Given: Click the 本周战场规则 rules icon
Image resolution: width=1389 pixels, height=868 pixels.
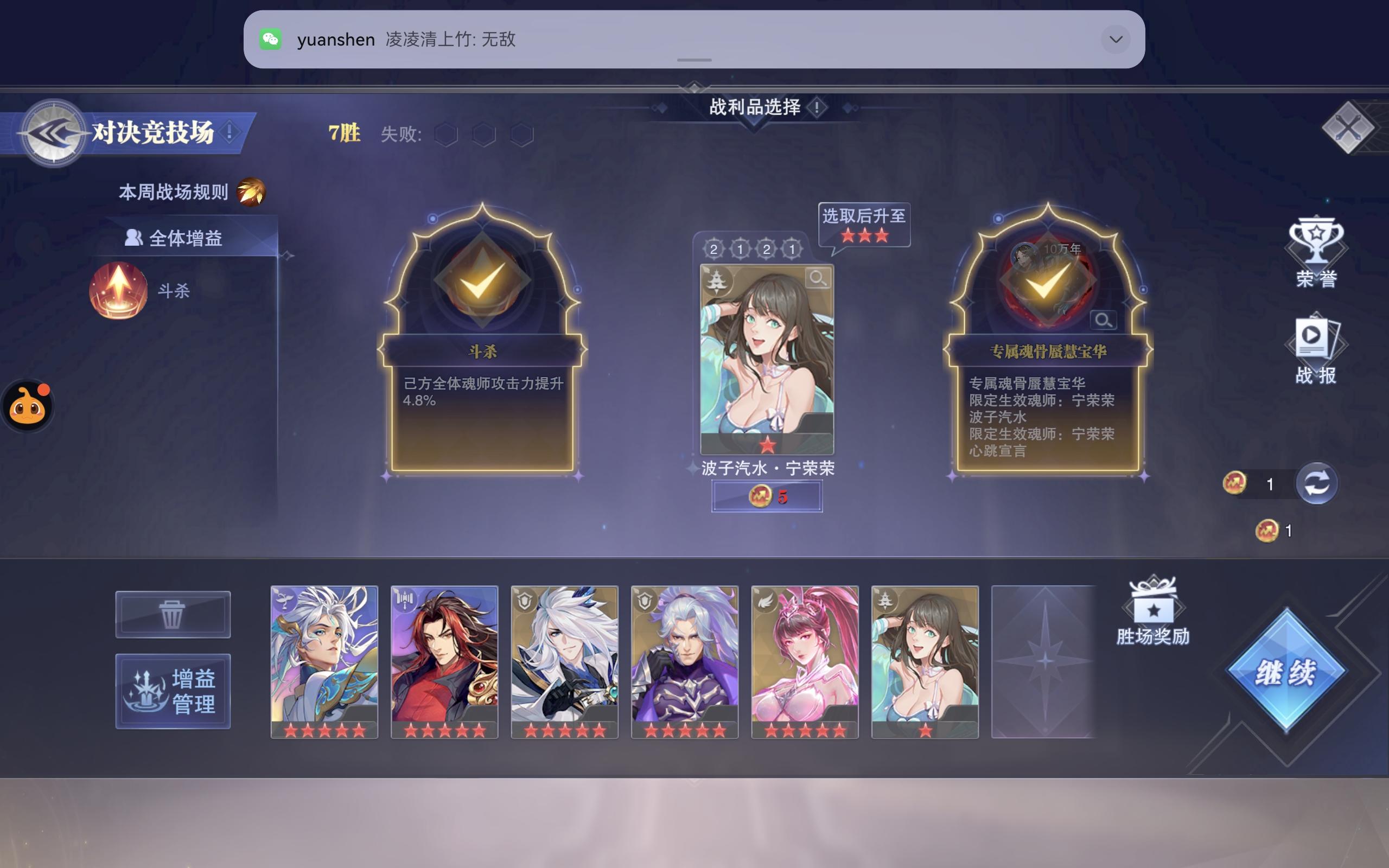Looking at the screenshot, I should (250, 192).
